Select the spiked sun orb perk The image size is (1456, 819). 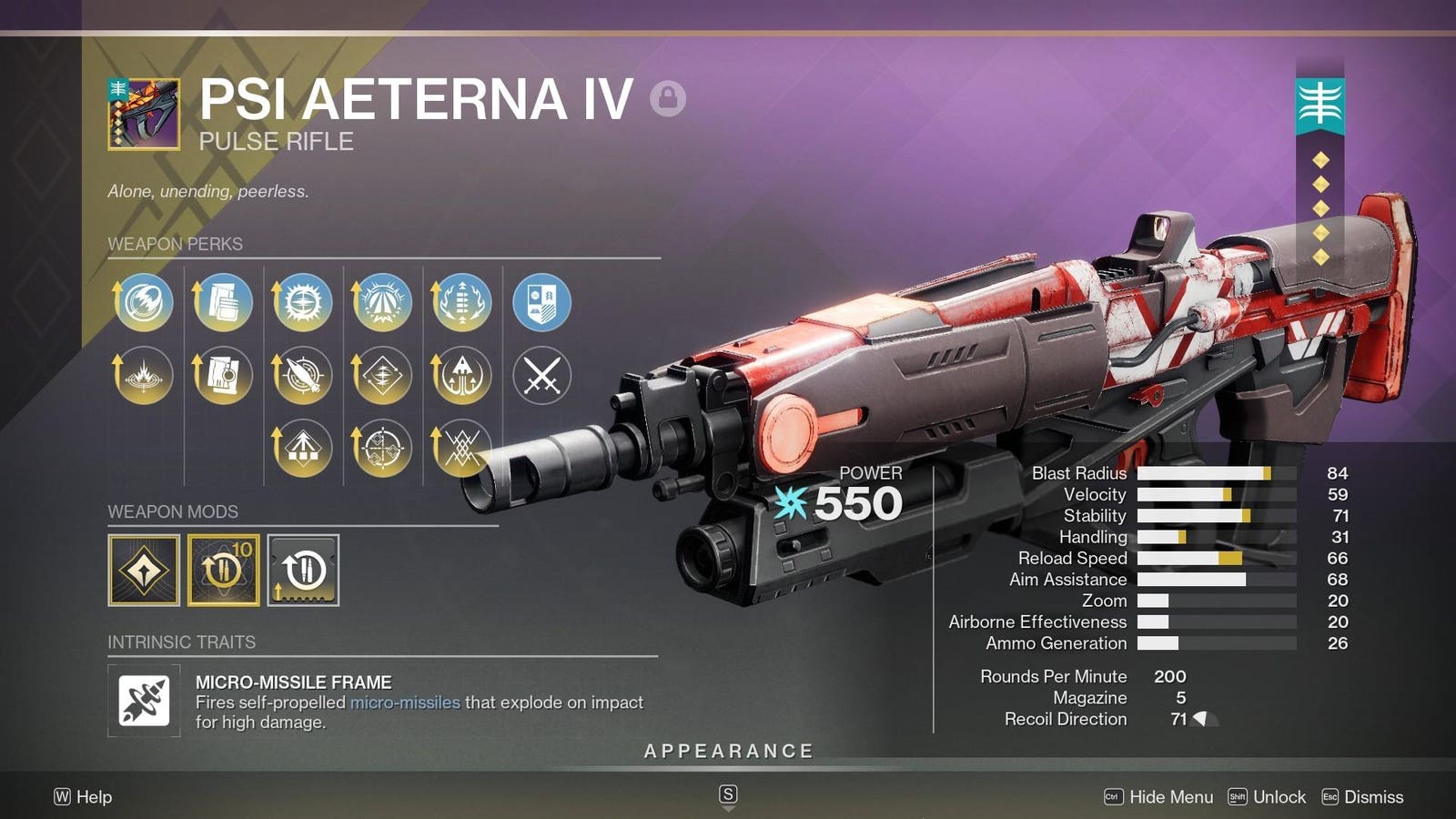[x=302, y=302]
